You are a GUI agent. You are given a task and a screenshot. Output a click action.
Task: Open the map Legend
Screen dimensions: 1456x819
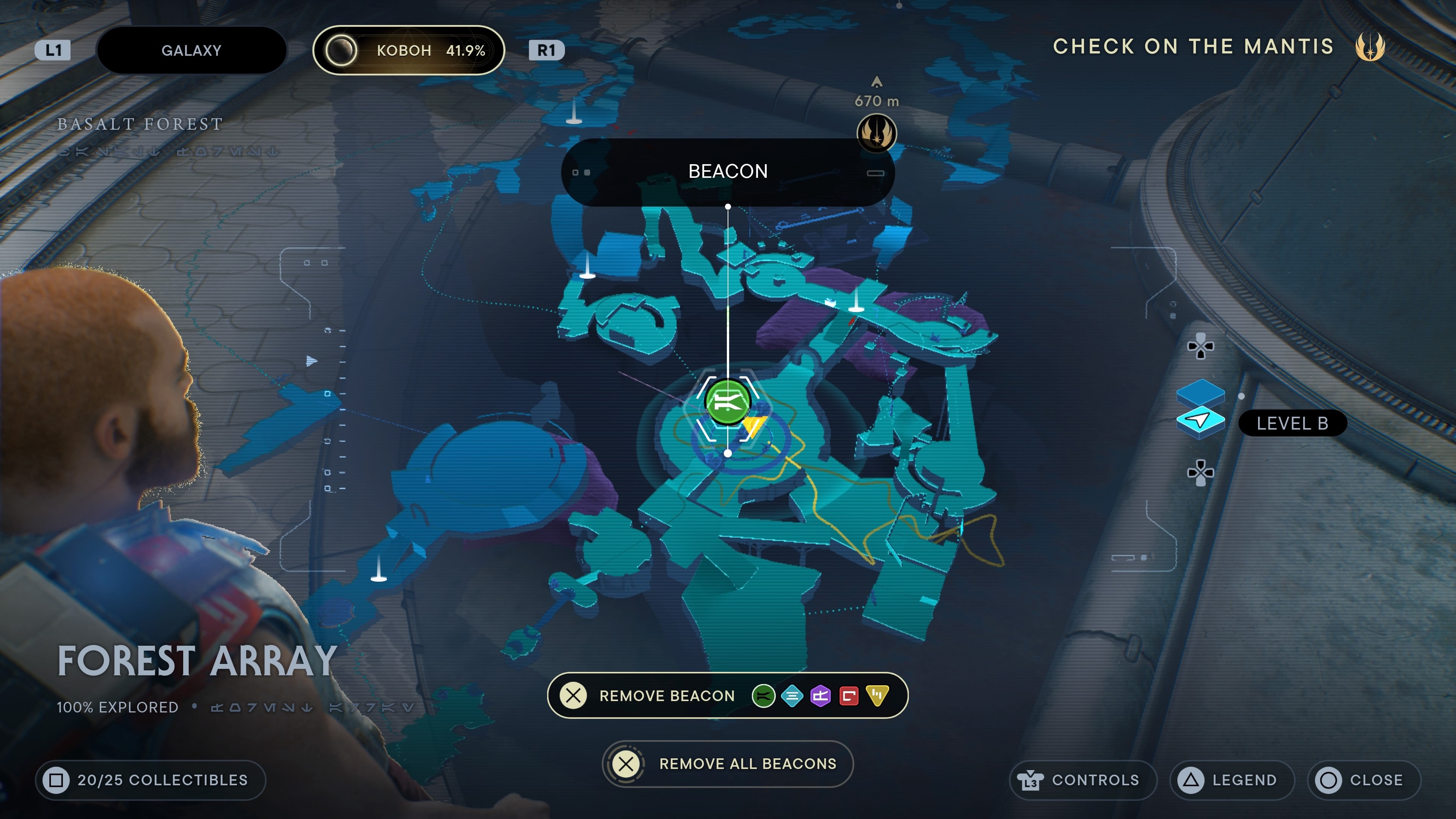coord(1232,780)
